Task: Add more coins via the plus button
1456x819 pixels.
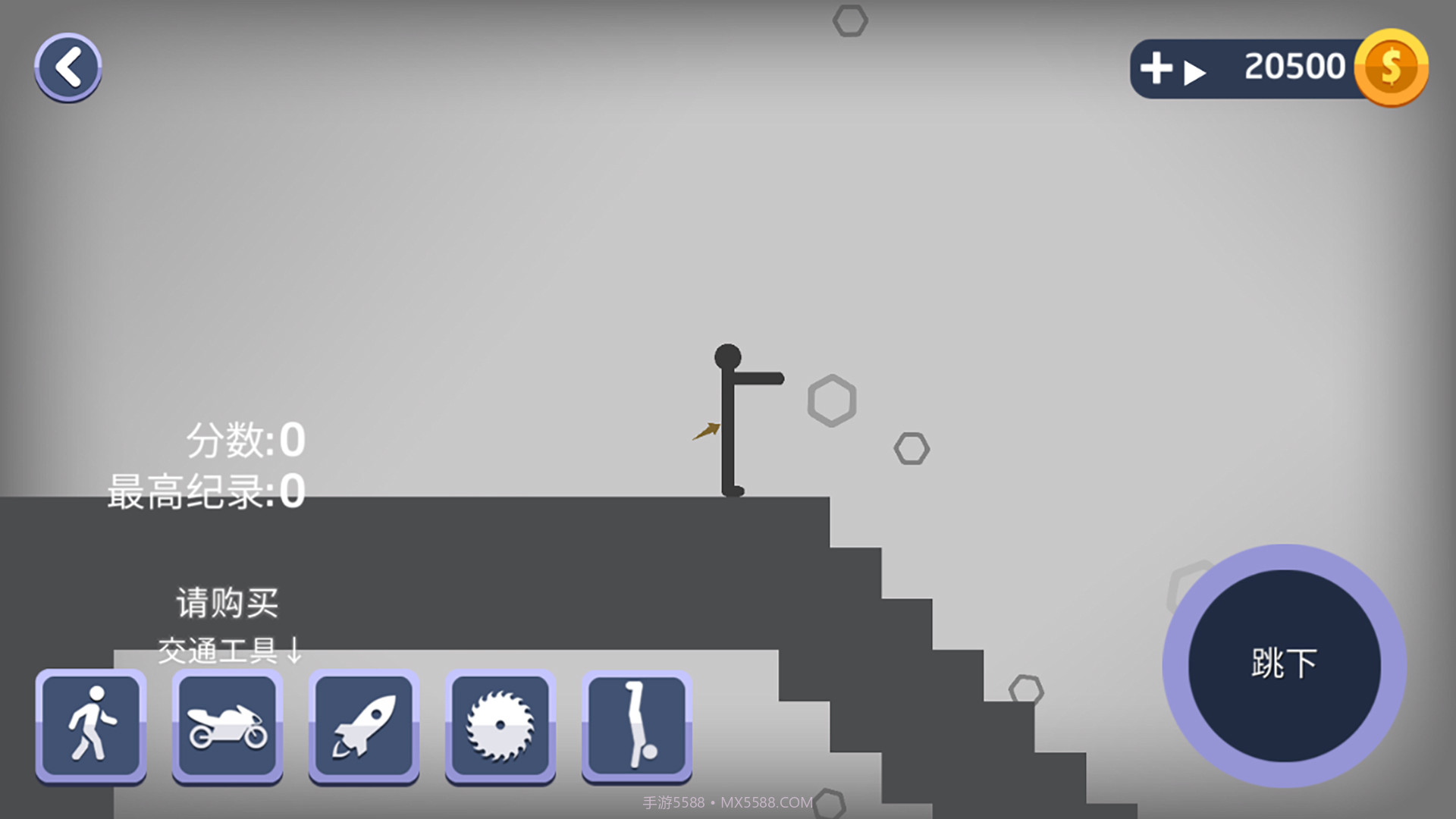Action: tap(1157, 68)
